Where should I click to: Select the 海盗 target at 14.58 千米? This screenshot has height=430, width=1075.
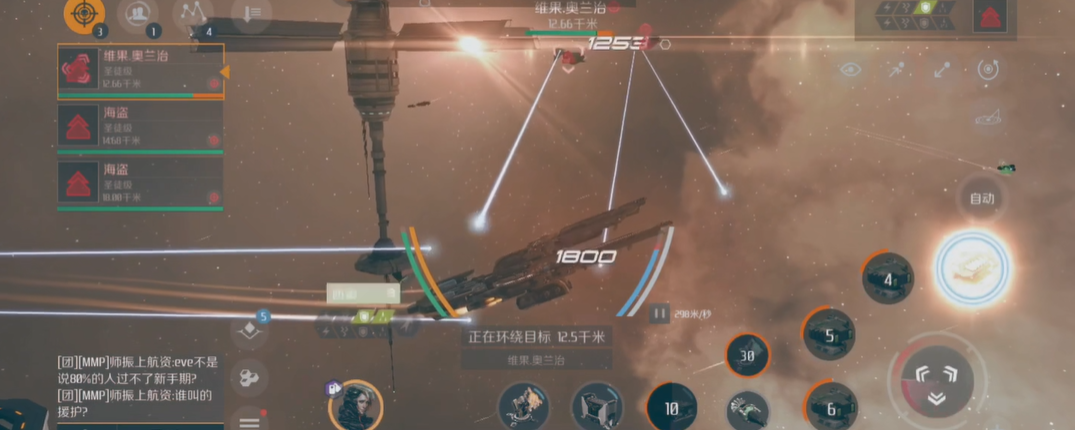pos(140,129)
